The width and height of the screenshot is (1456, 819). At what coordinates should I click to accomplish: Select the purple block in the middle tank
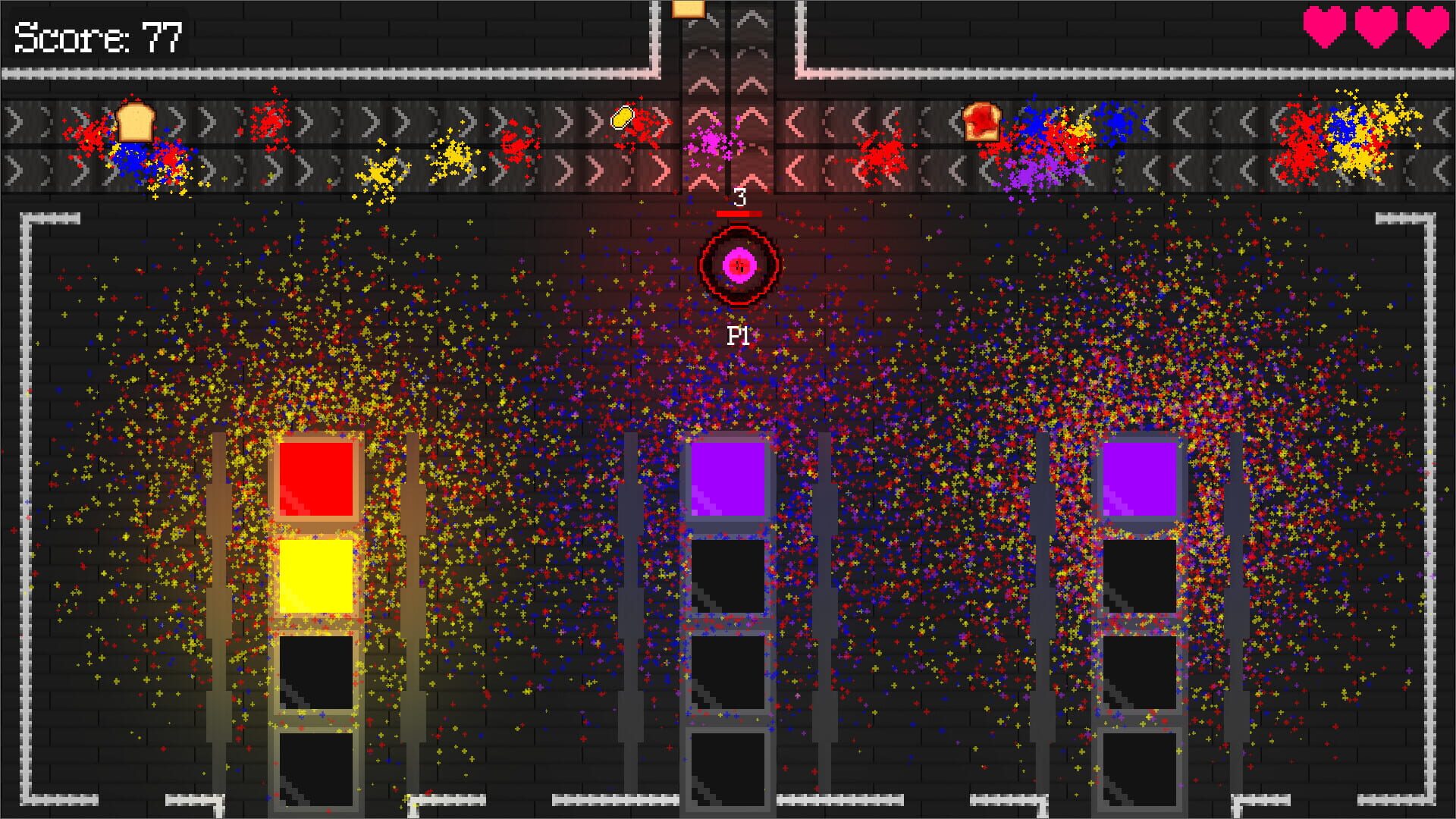tap(726, 478)
